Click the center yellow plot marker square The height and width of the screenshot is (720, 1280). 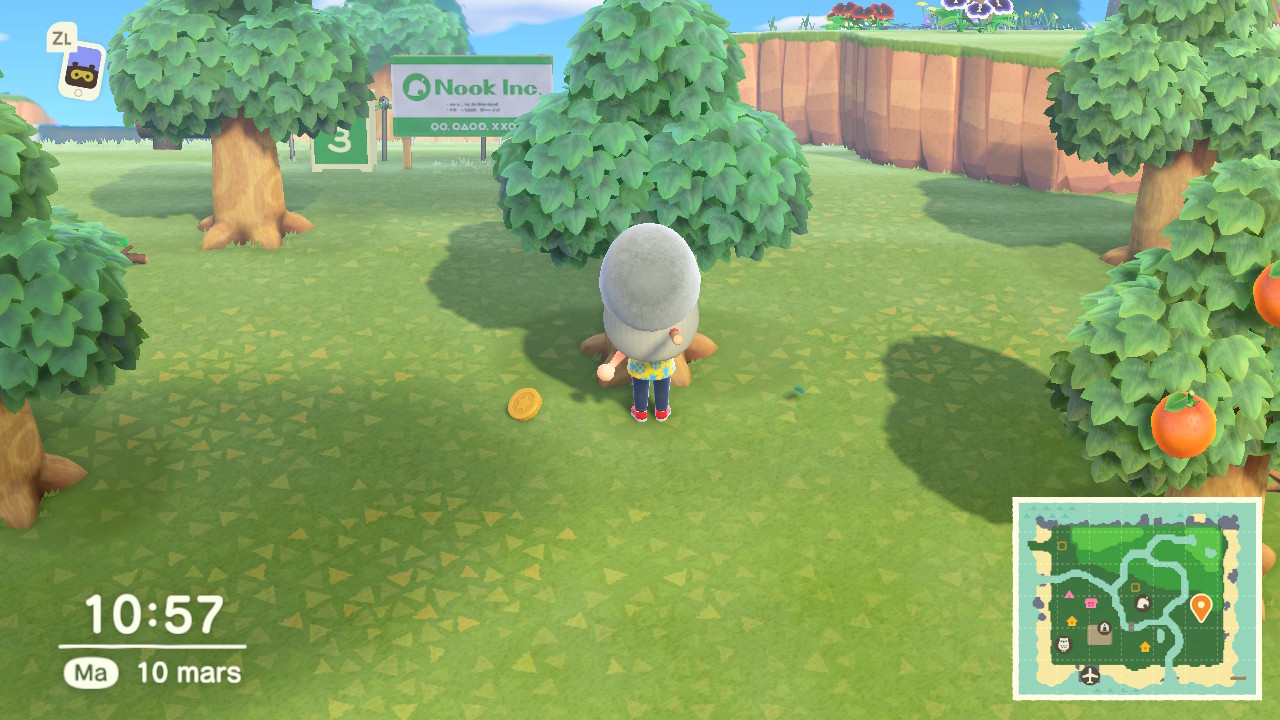click(1135, 586)
